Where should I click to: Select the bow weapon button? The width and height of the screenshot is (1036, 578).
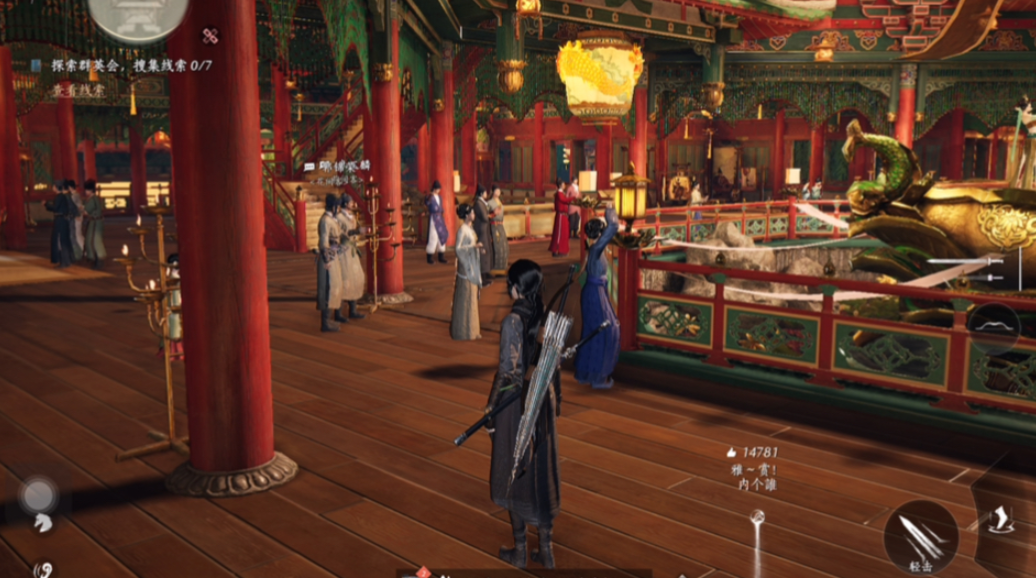point(993,326)
